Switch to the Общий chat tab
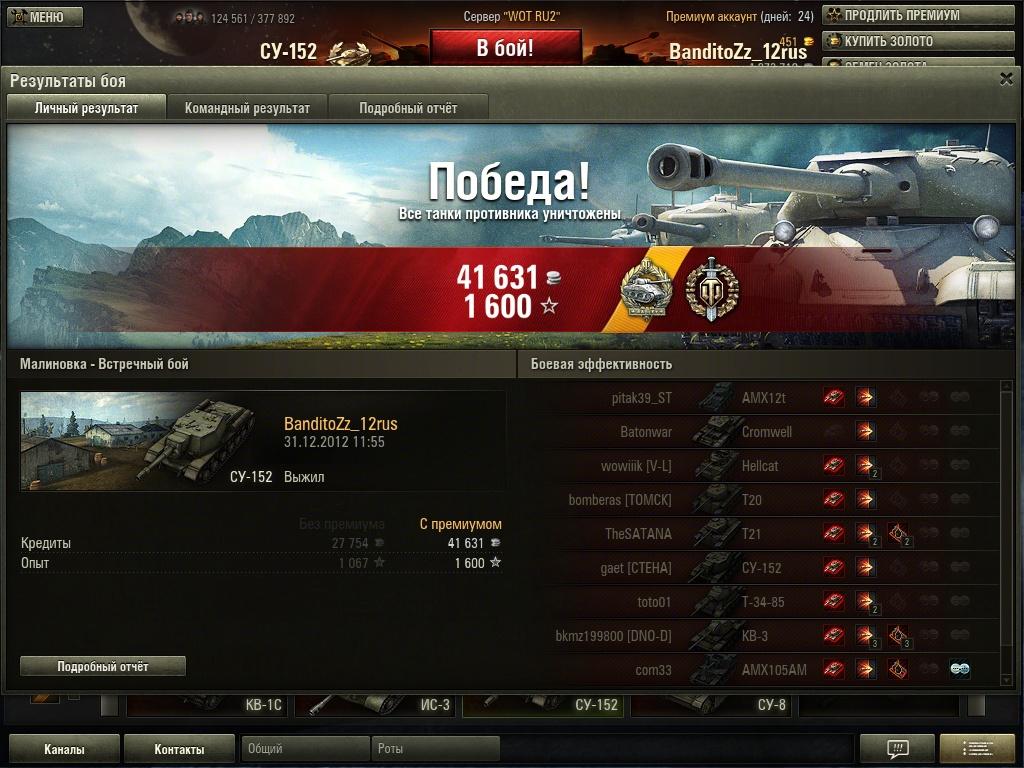This screenshot has width=1024, height=768. 304,749
